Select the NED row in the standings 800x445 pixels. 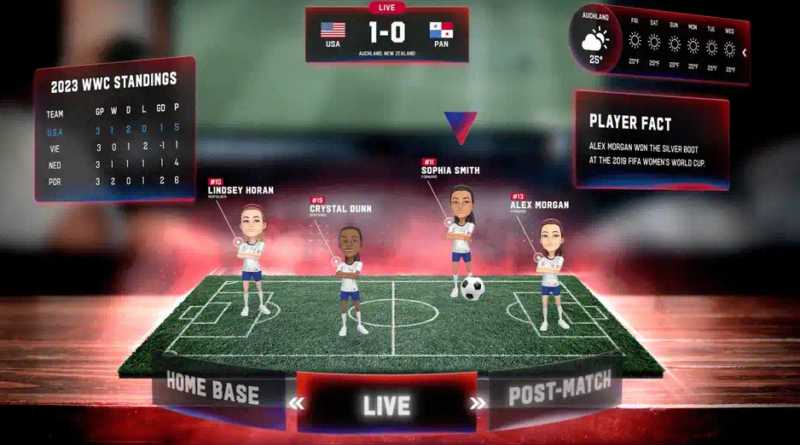point(112,163)
